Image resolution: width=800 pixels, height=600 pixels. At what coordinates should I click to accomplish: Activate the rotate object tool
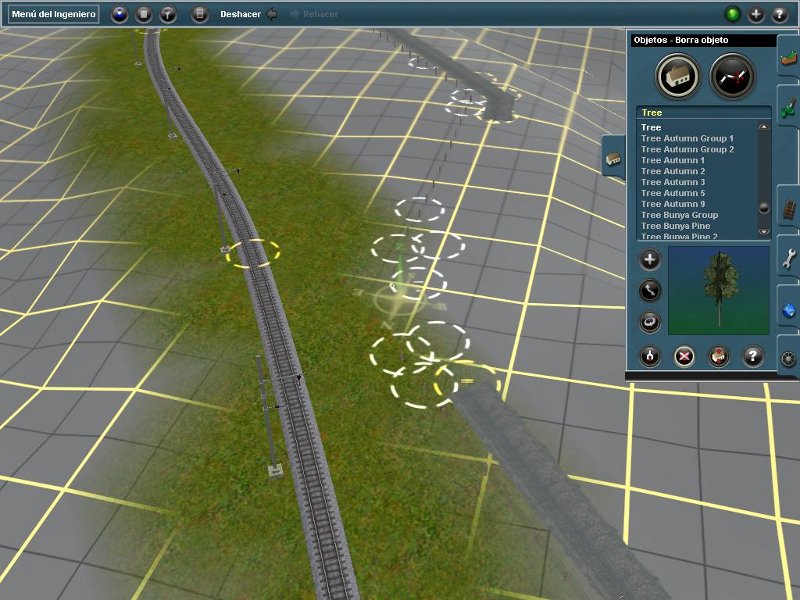[650, 322]
